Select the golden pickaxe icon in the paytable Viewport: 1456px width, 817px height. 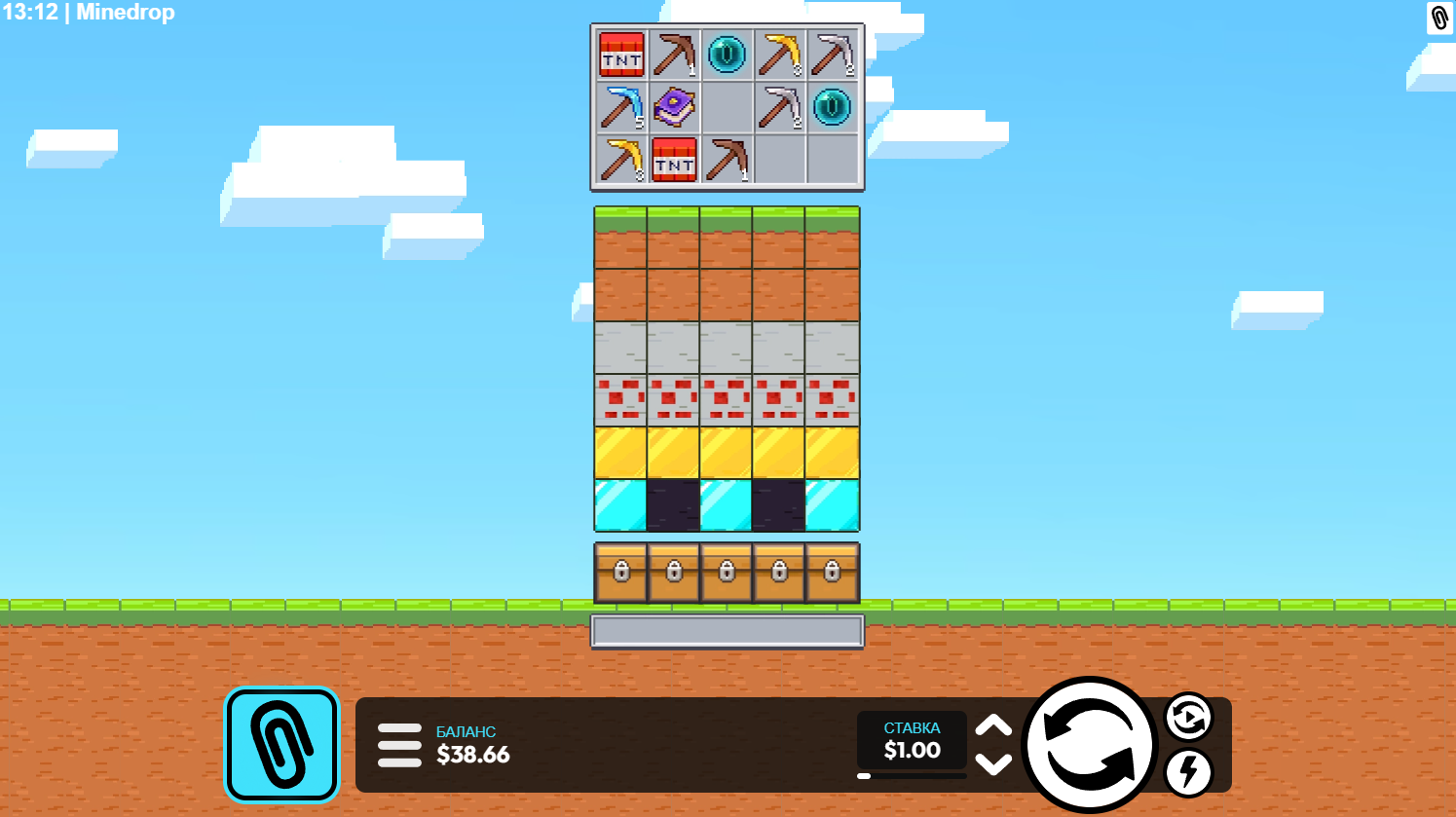click(779, 56)
